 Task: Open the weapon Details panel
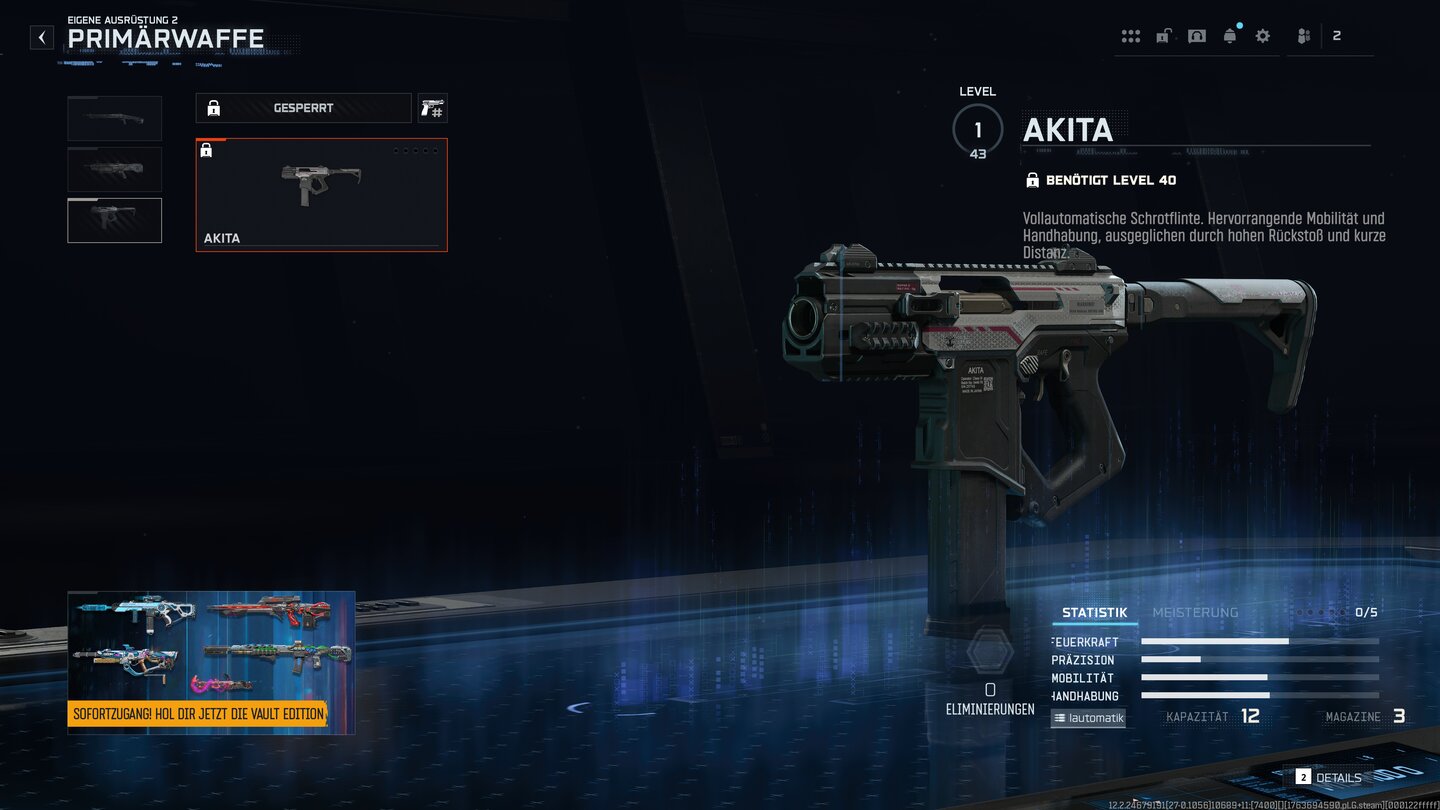(x=1329, y=777)
